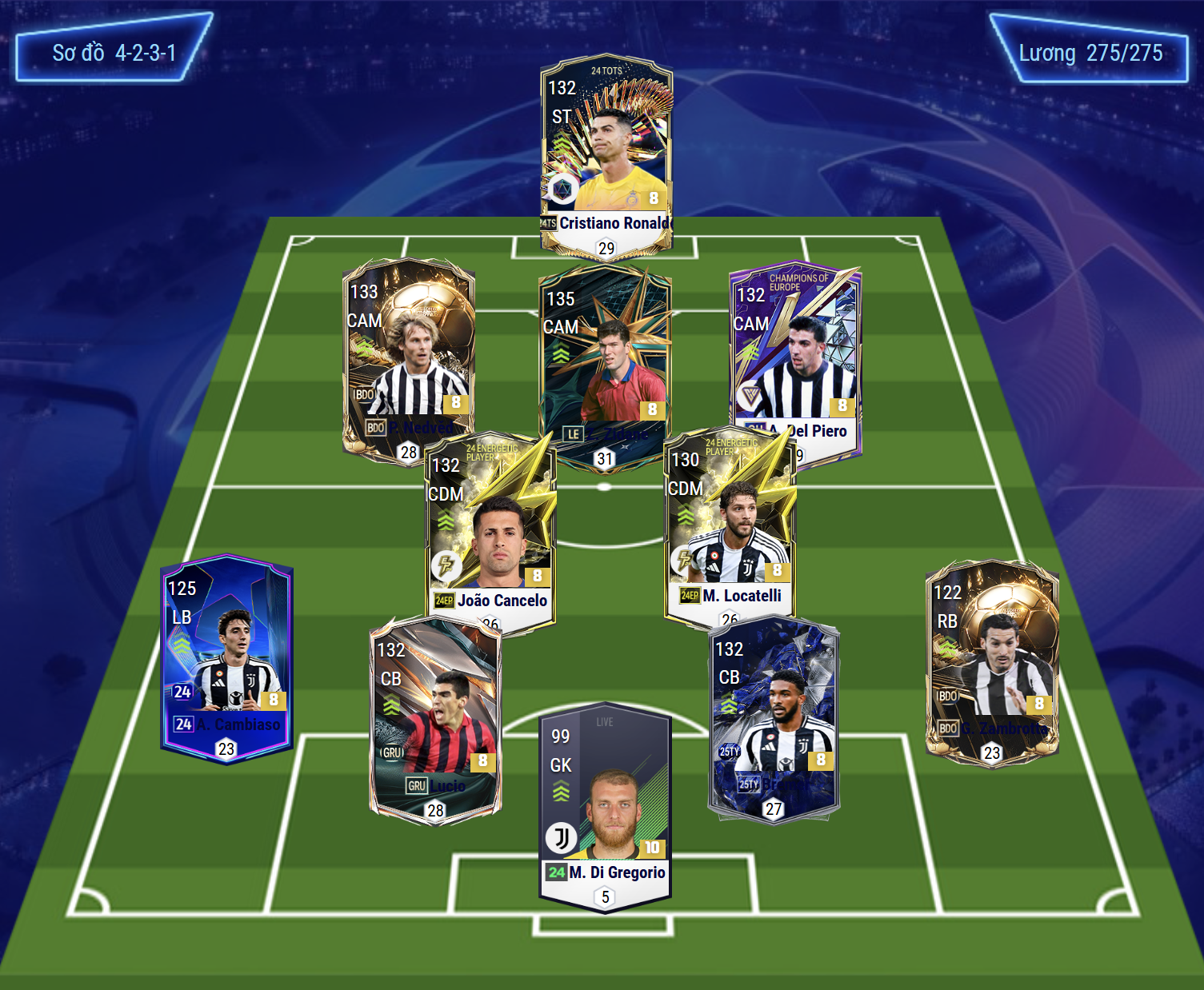
Task: Select the 25TY centre back card
Action: click(x=774, y=718)
